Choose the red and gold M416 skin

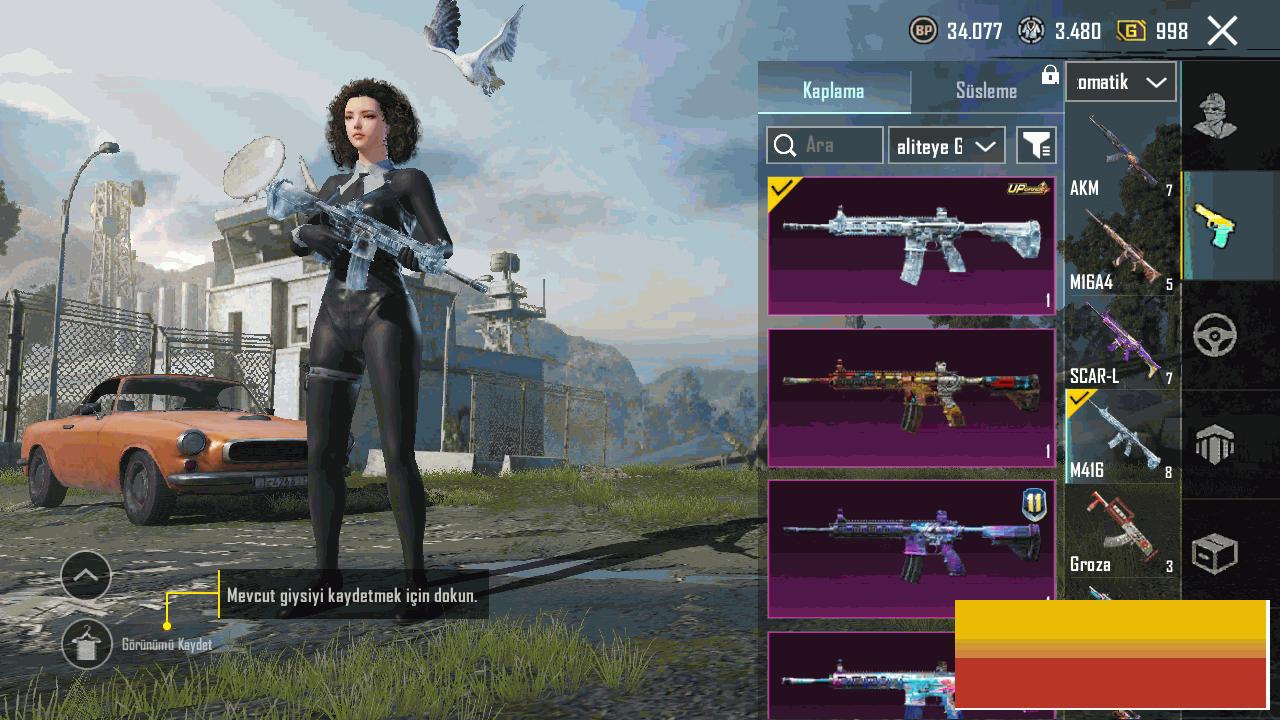(911, 398)
